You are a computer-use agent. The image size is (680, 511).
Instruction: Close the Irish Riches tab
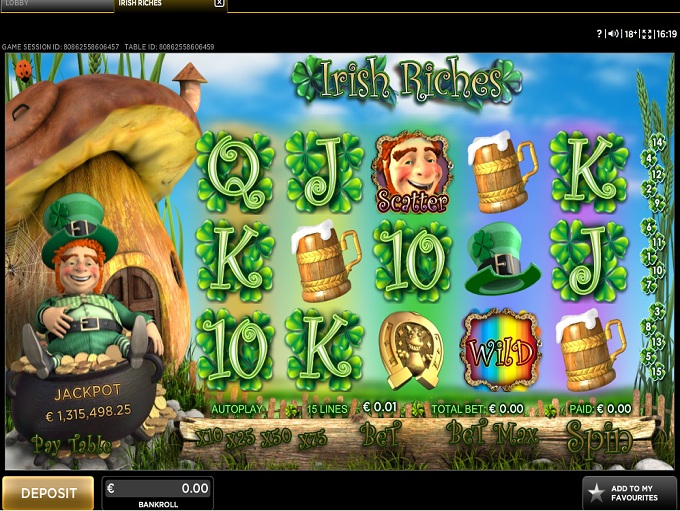219,4
